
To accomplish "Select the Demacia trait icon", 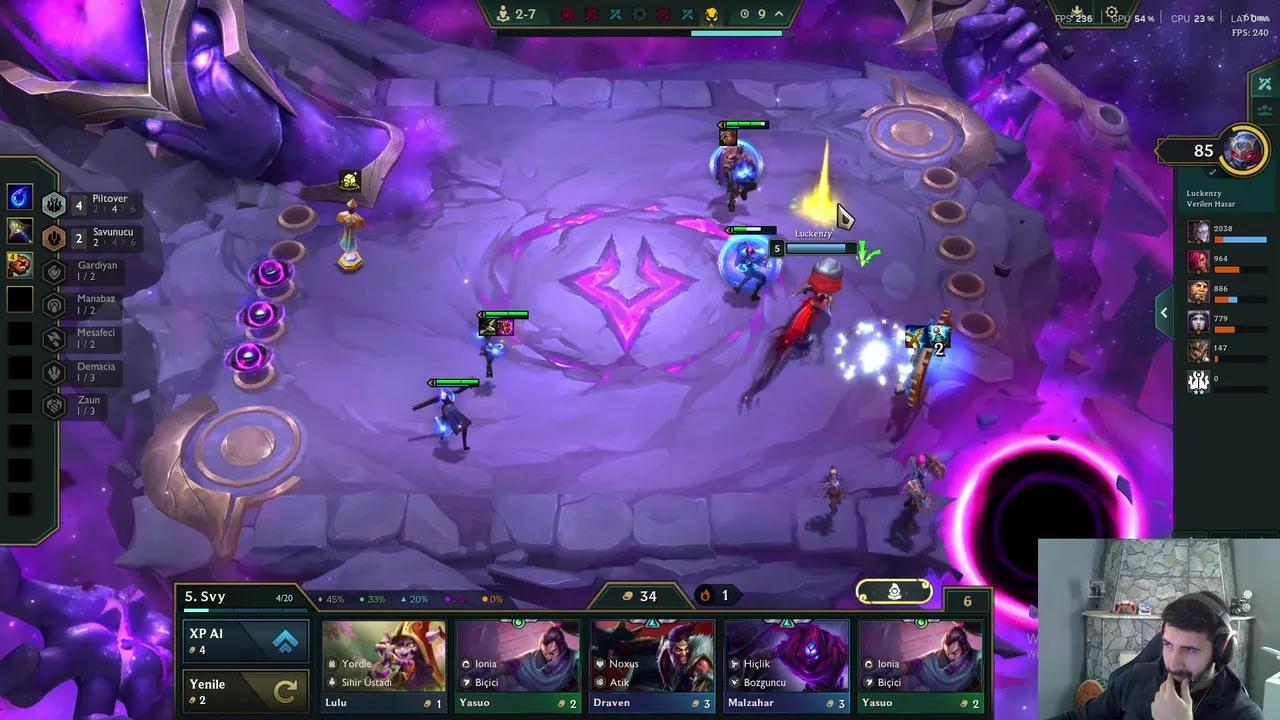I will (x=54, y=372).
